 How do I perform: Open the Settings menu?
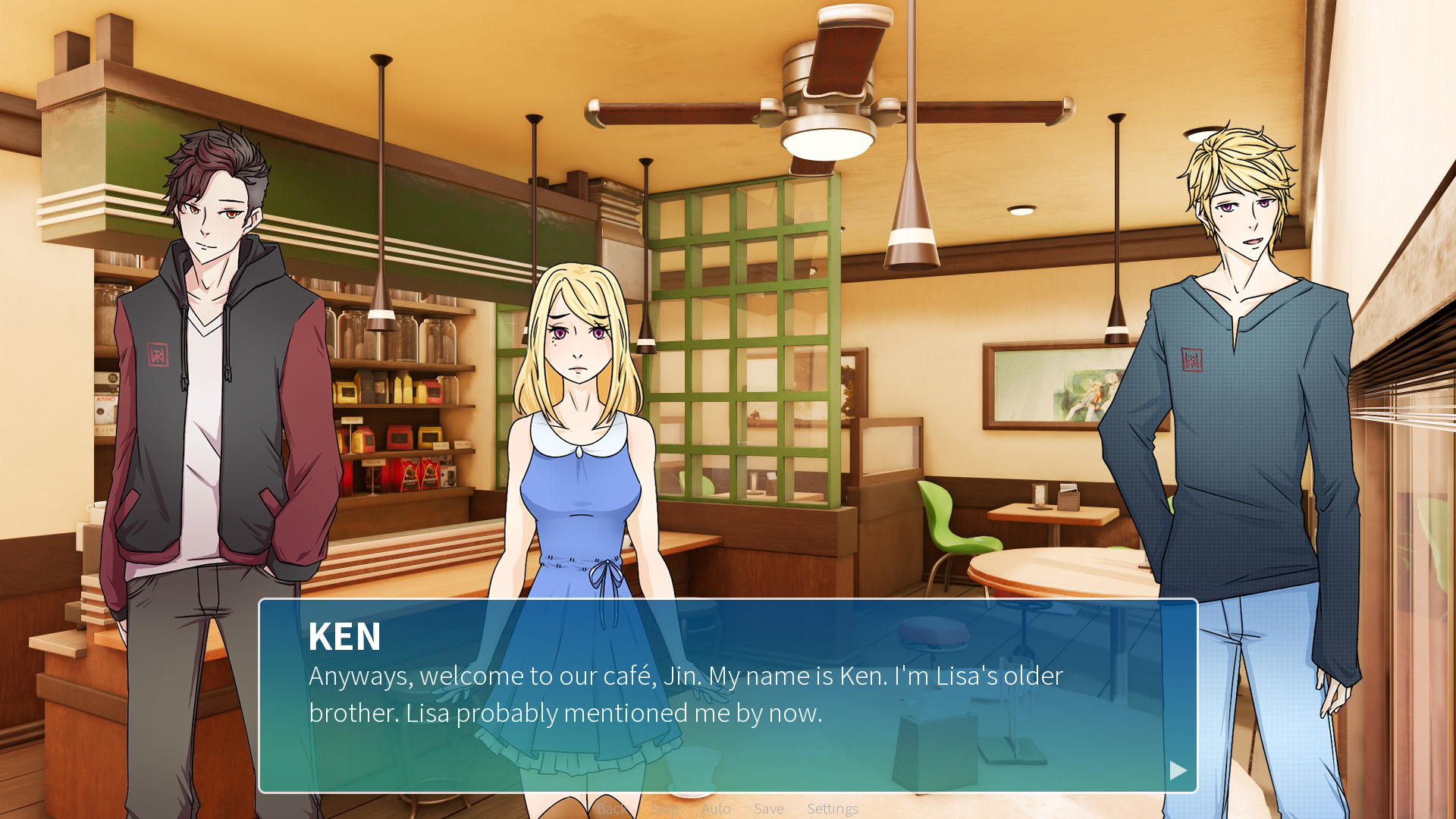point(832,808)
